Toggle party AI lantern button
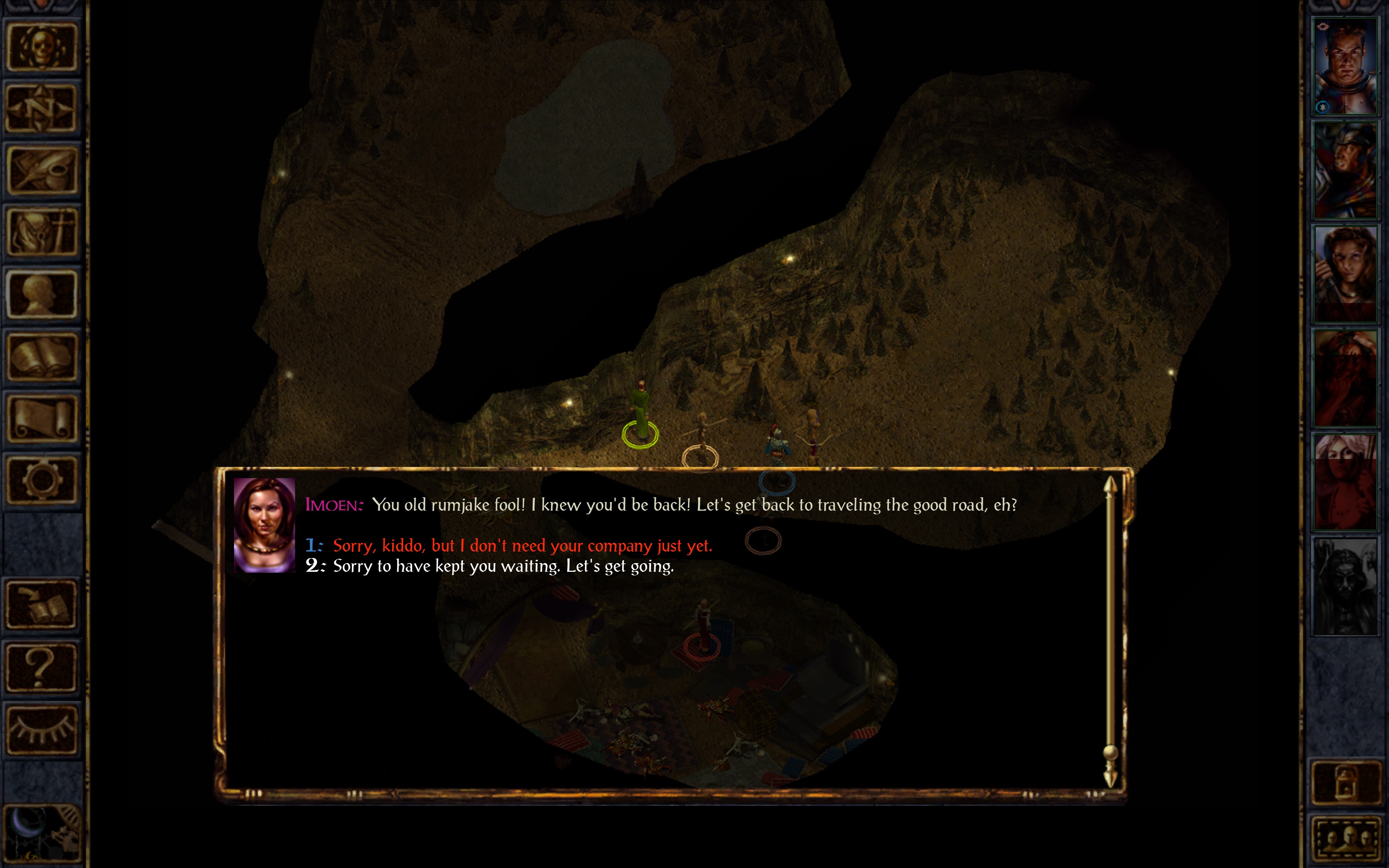This screenshot has height=868, width=1389. (1345, 782)
